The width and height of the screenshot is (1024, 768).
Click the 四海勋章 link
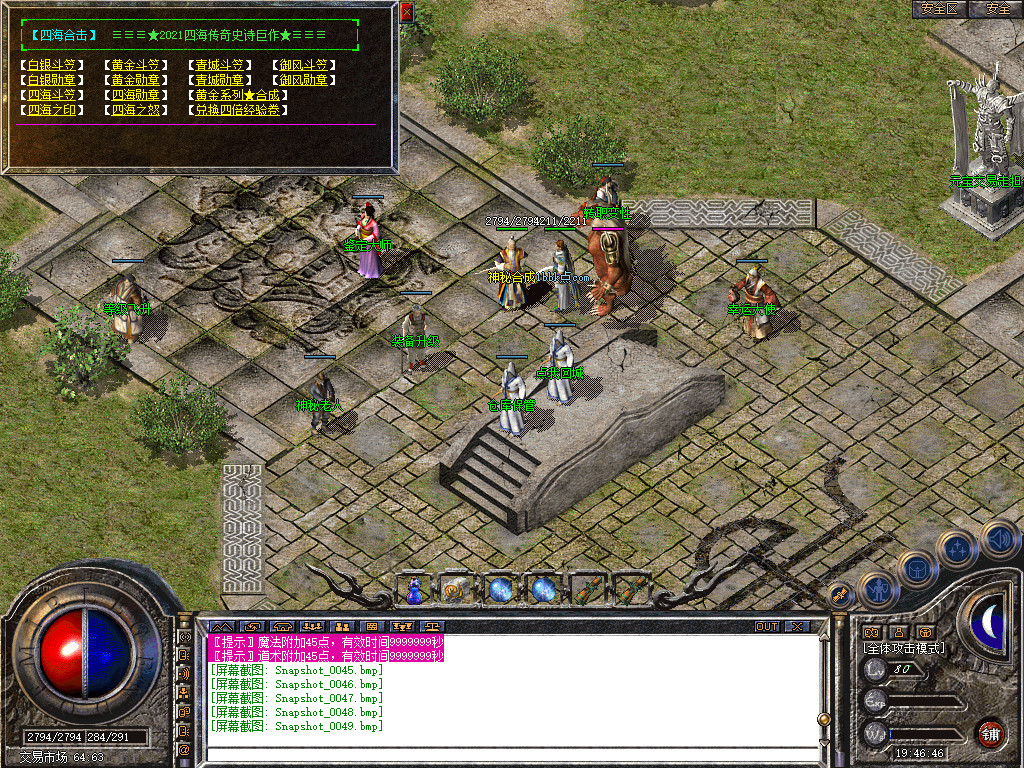tap(134, 95)
